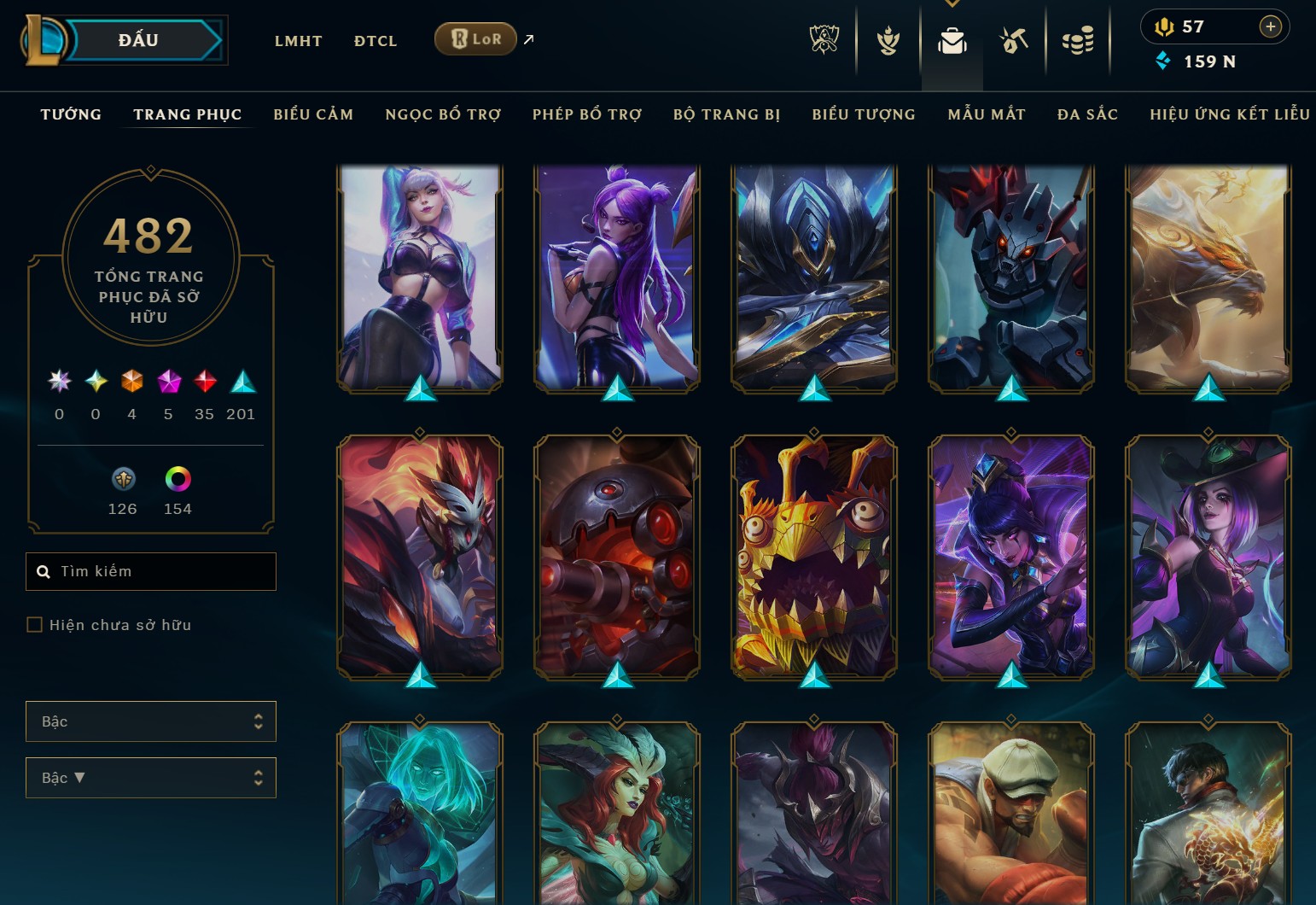Image resolution: width=1316 pixels, height=905 pixels.
Task: Filter skins by the cyan triangle rarity gem
Action: point(240,382)
